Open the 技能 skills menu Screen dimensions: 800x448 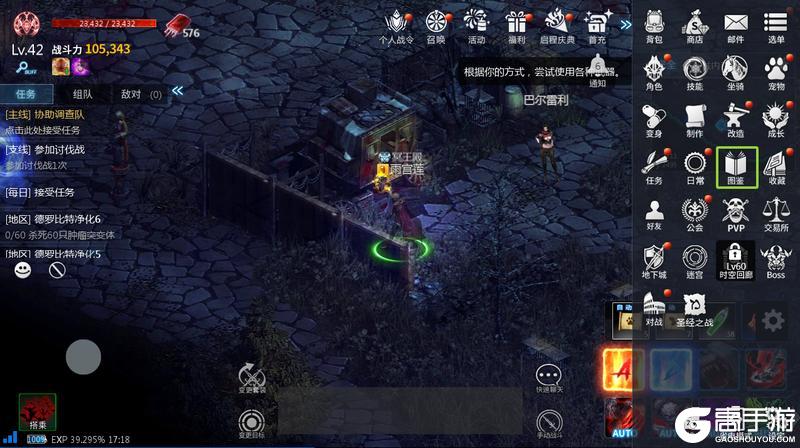[694, 70]
